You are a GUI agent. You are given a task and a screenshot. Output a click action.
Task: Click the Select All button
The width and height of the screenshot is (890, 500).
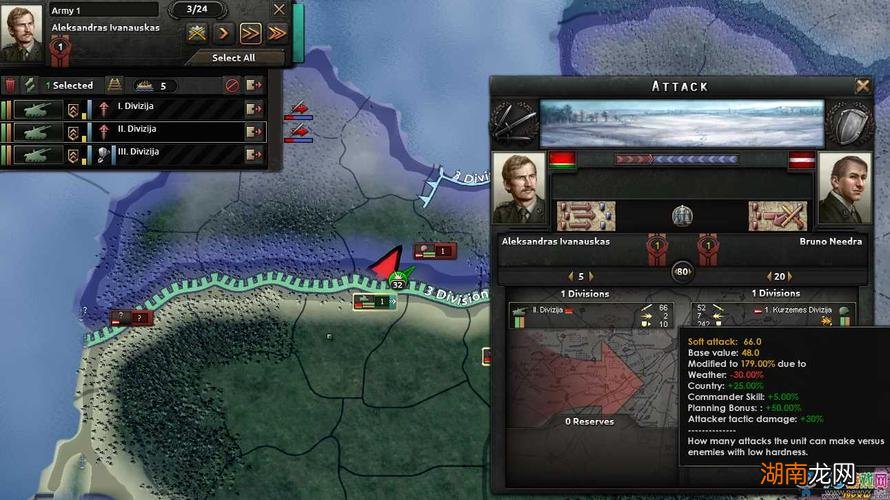point(233,58)
